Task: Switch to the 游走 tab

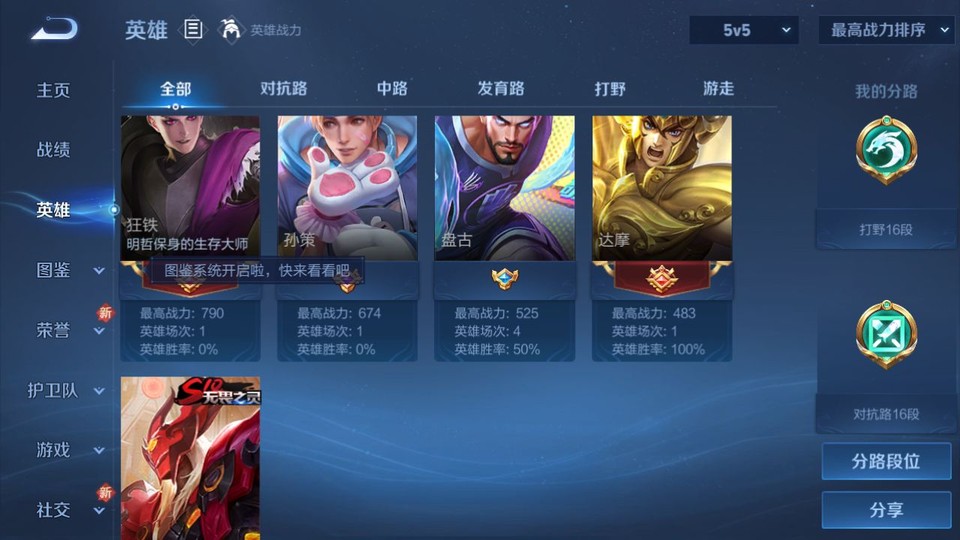Action: (718, 89)
